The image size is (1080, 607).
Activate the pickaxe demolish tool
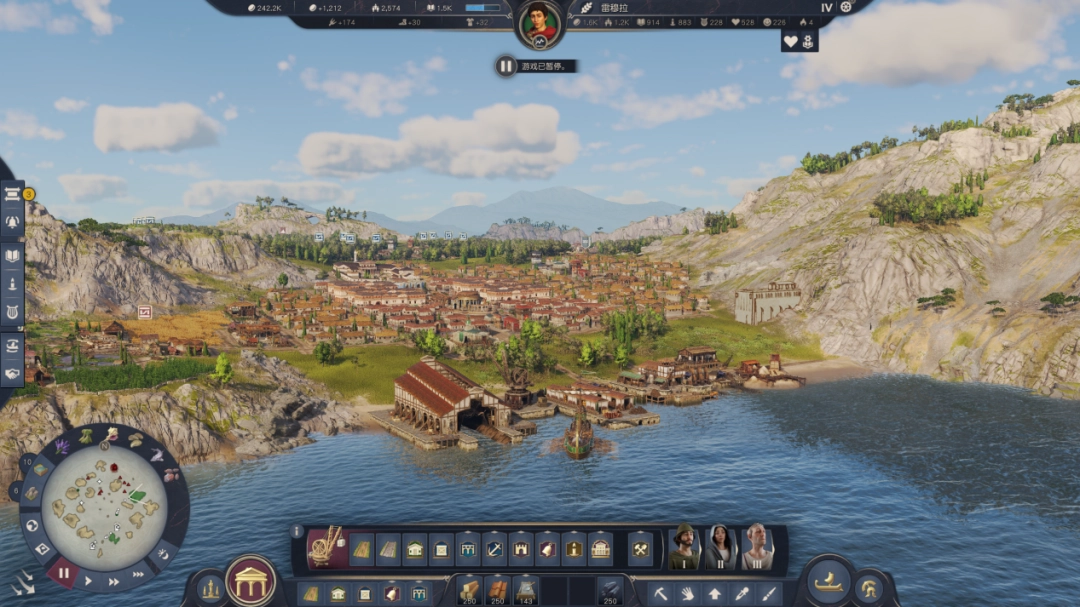tap(661, 593)
